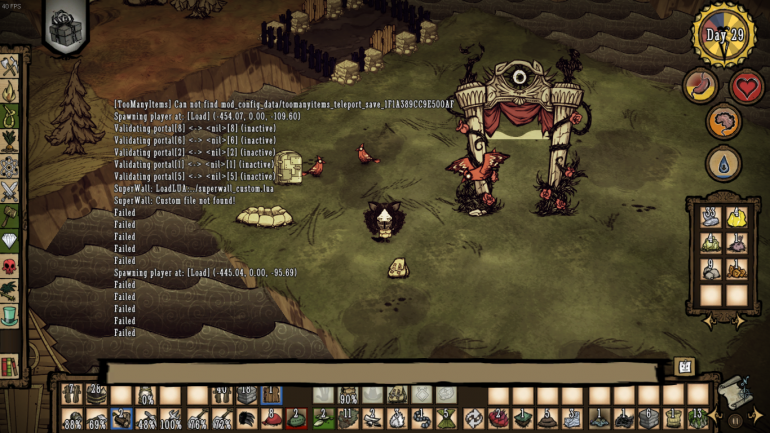Click the Day 29 clock
770x433 pixels.
tap(725, 35)
